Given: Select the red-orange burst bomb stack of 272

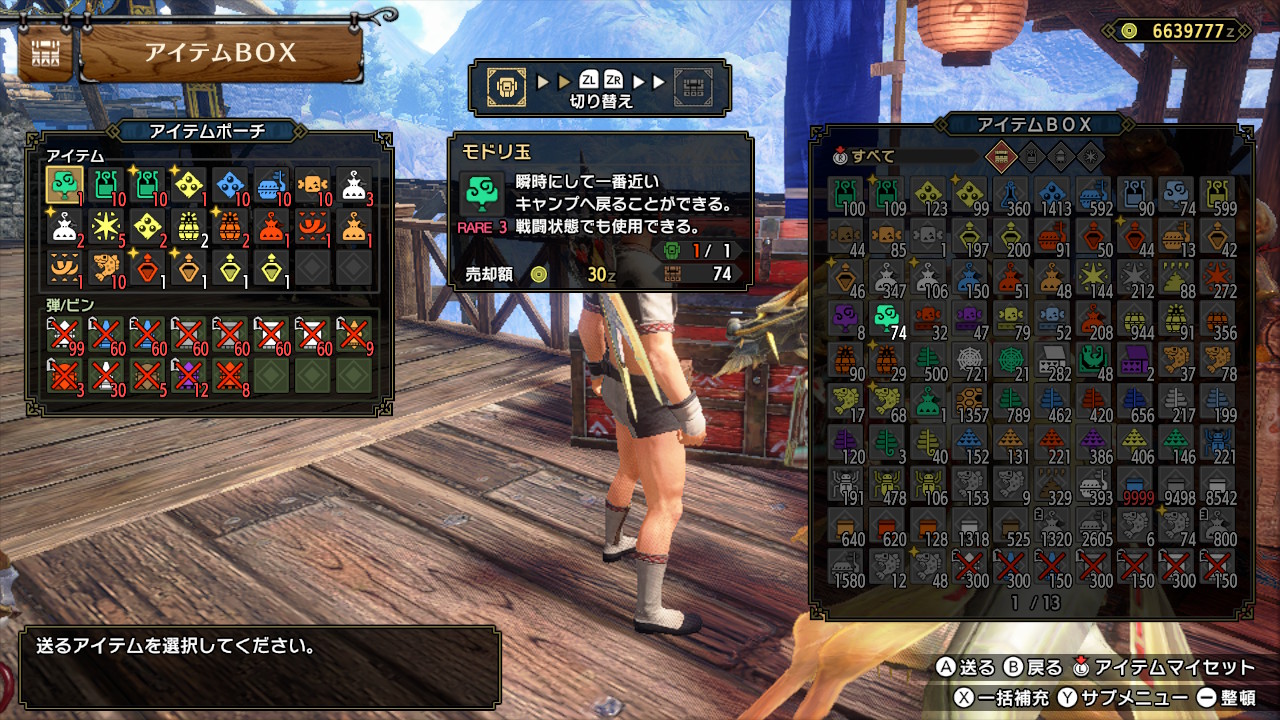Looking at the screenshot, I should click(1218, 279).
